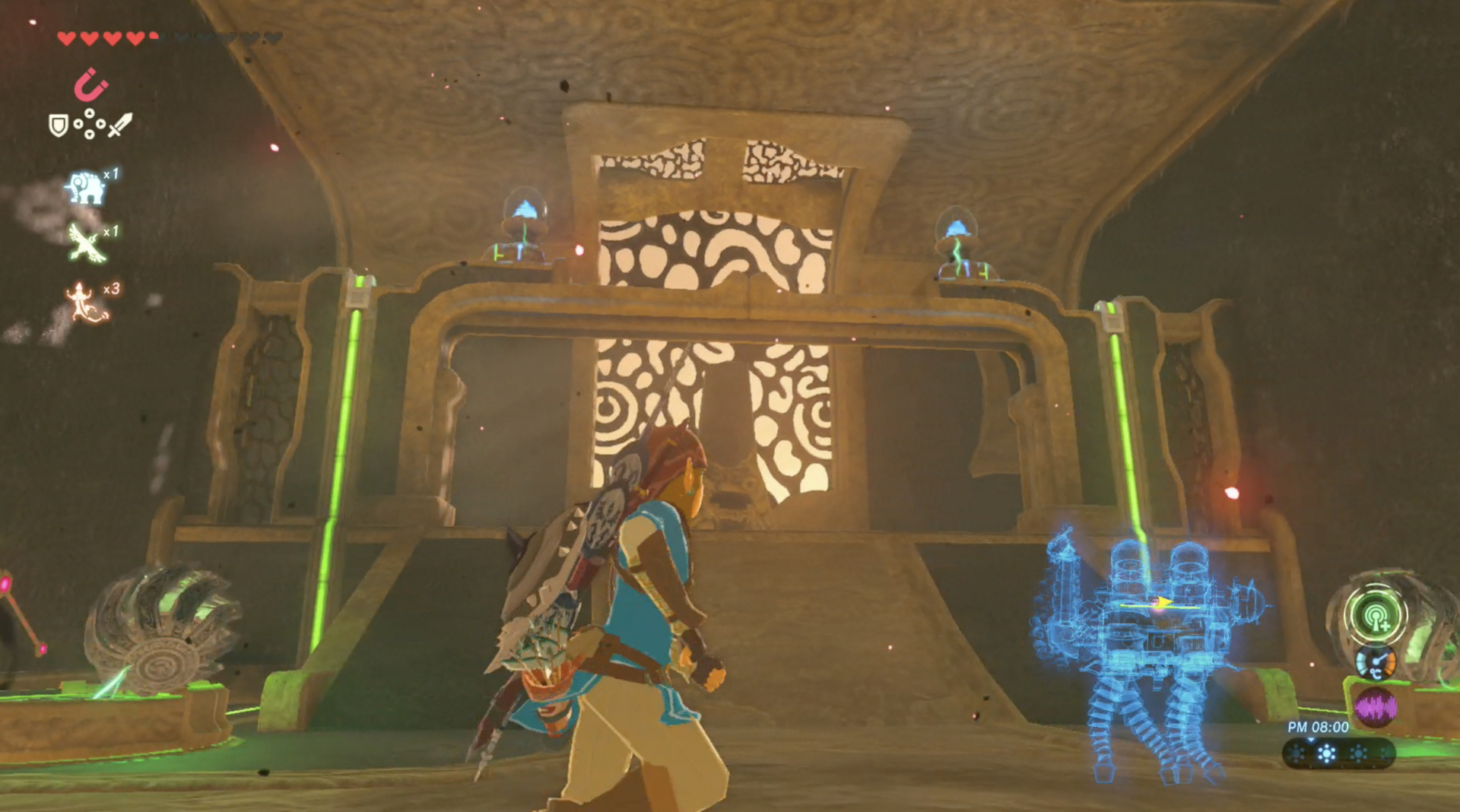Select the highlighted weather forecast entry
The image size is (1460, 812).
(x=1327, y=755)
